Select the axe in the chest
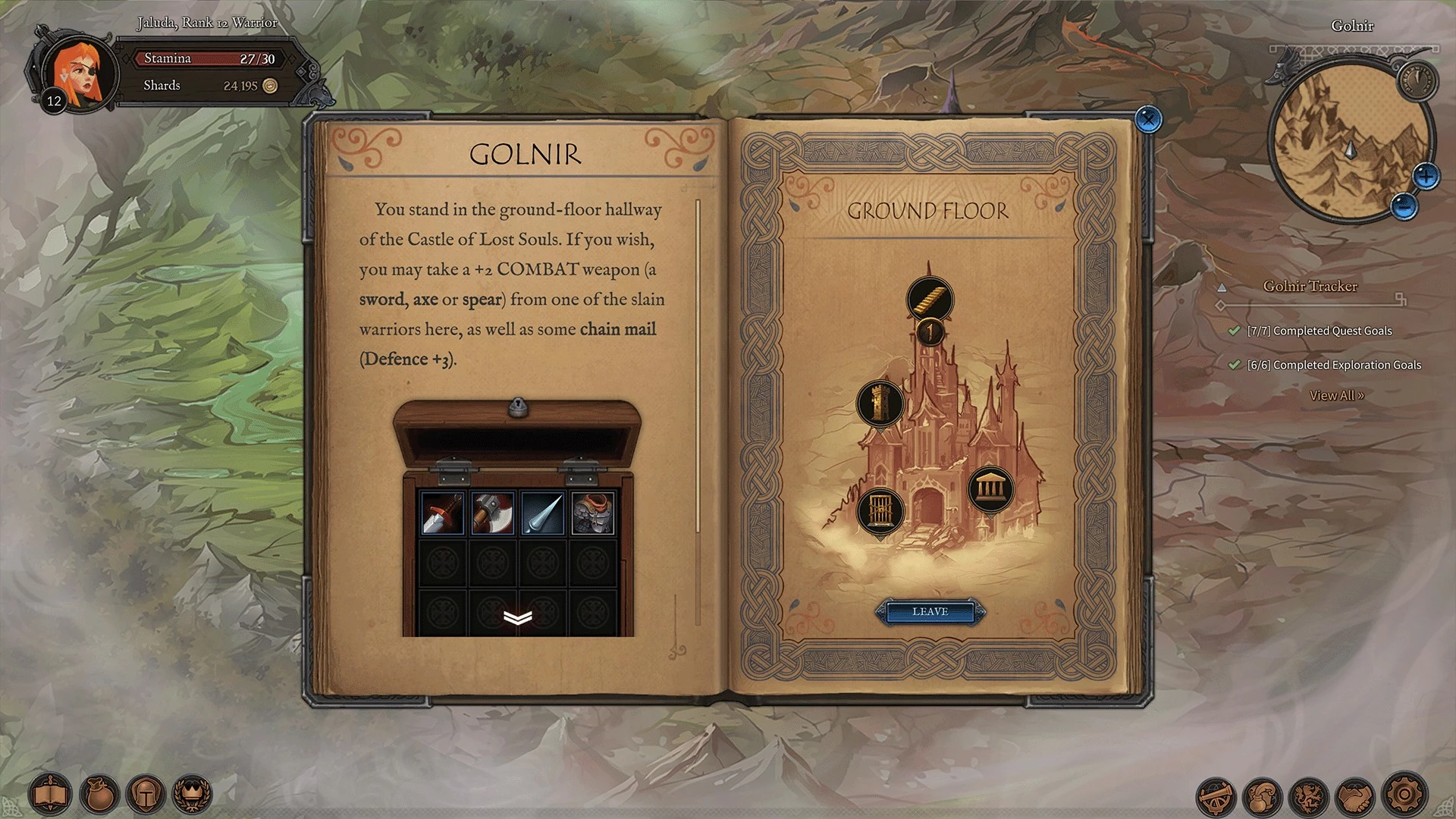This screenshot has height=819, width=1456. pyautogui.click(x=492, y=513)
